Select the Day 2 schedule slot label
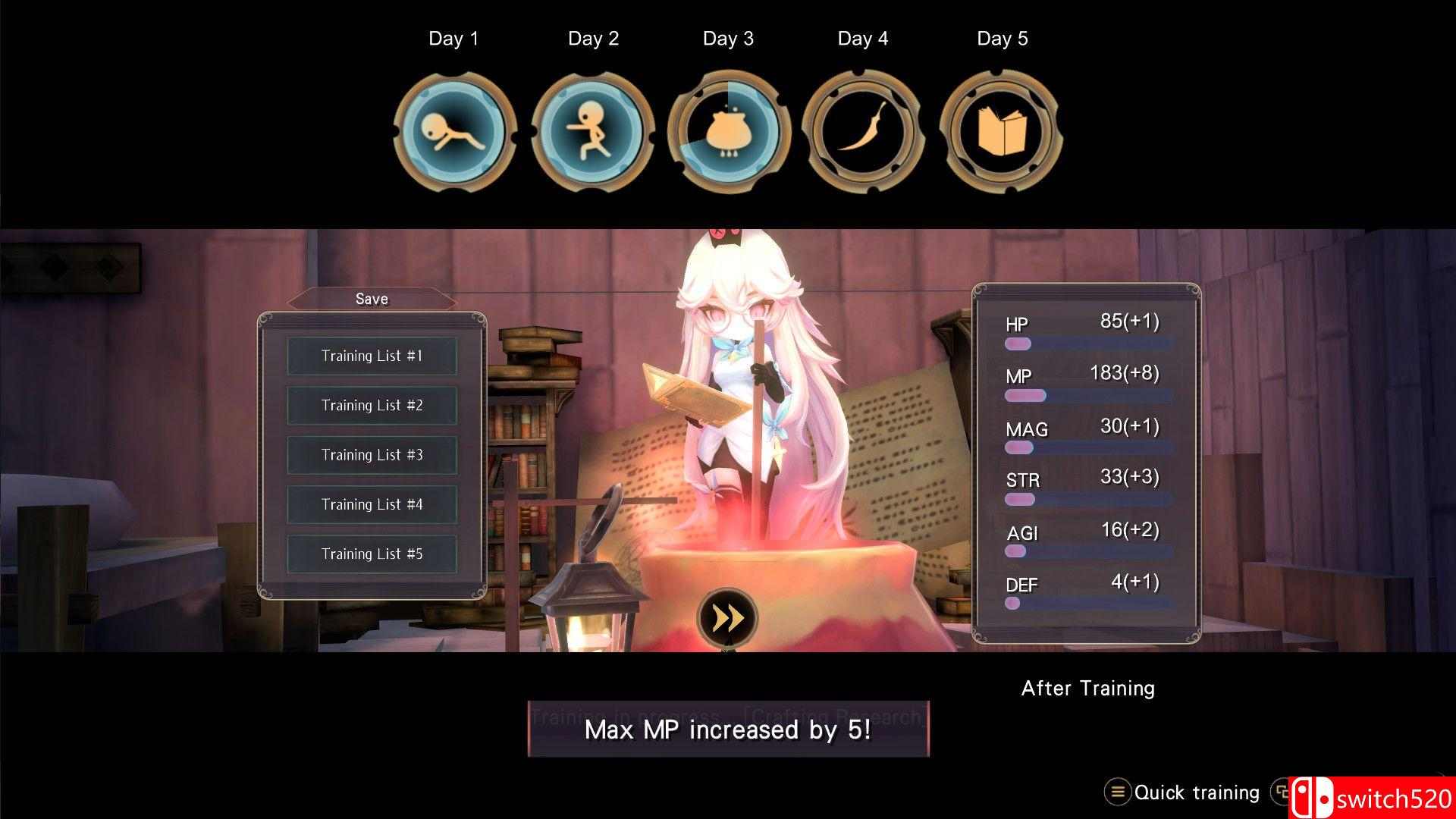Viewport: 1456px width, 819px height. (593, 38)
